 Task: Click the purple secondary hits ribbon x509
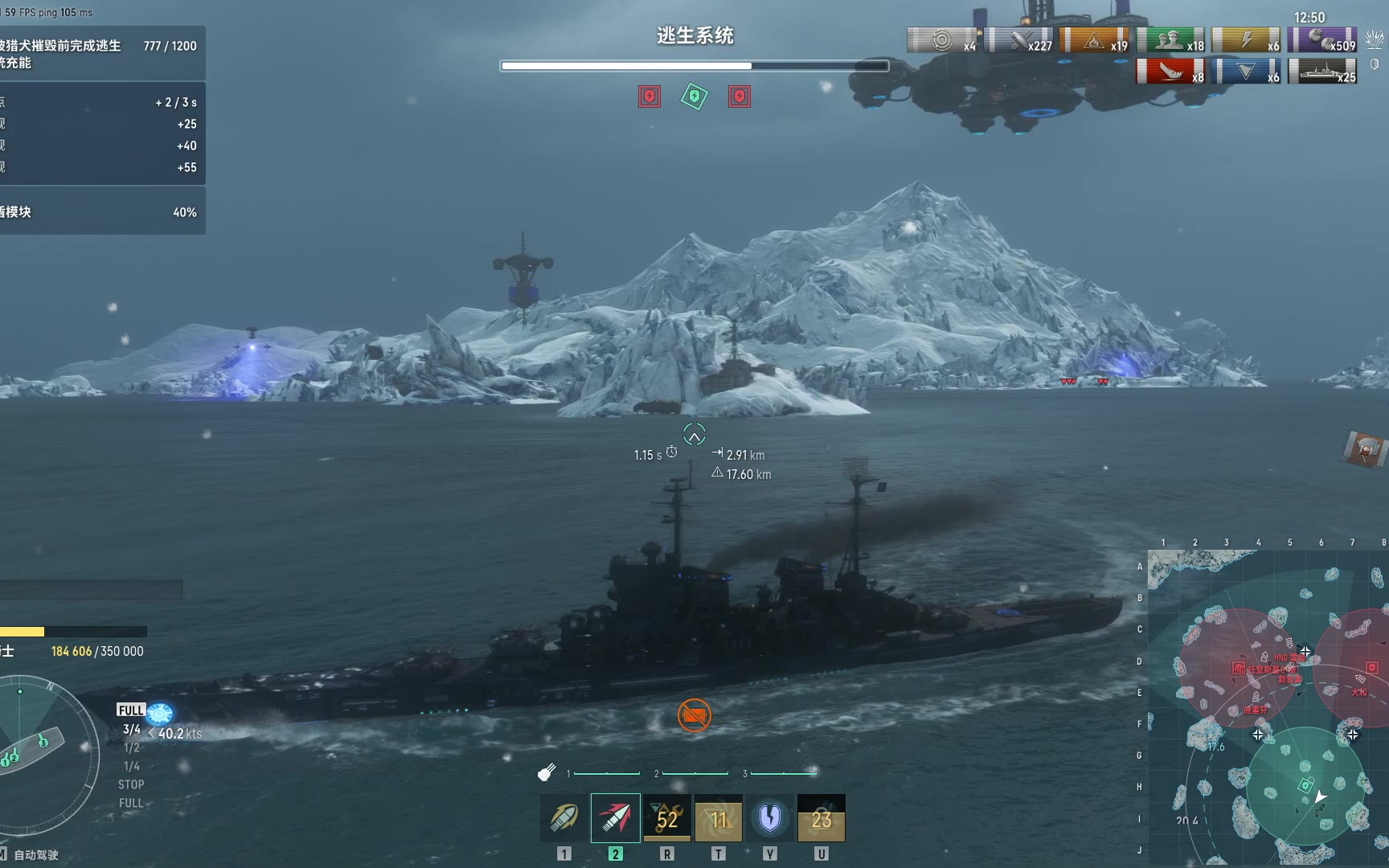1322,40
